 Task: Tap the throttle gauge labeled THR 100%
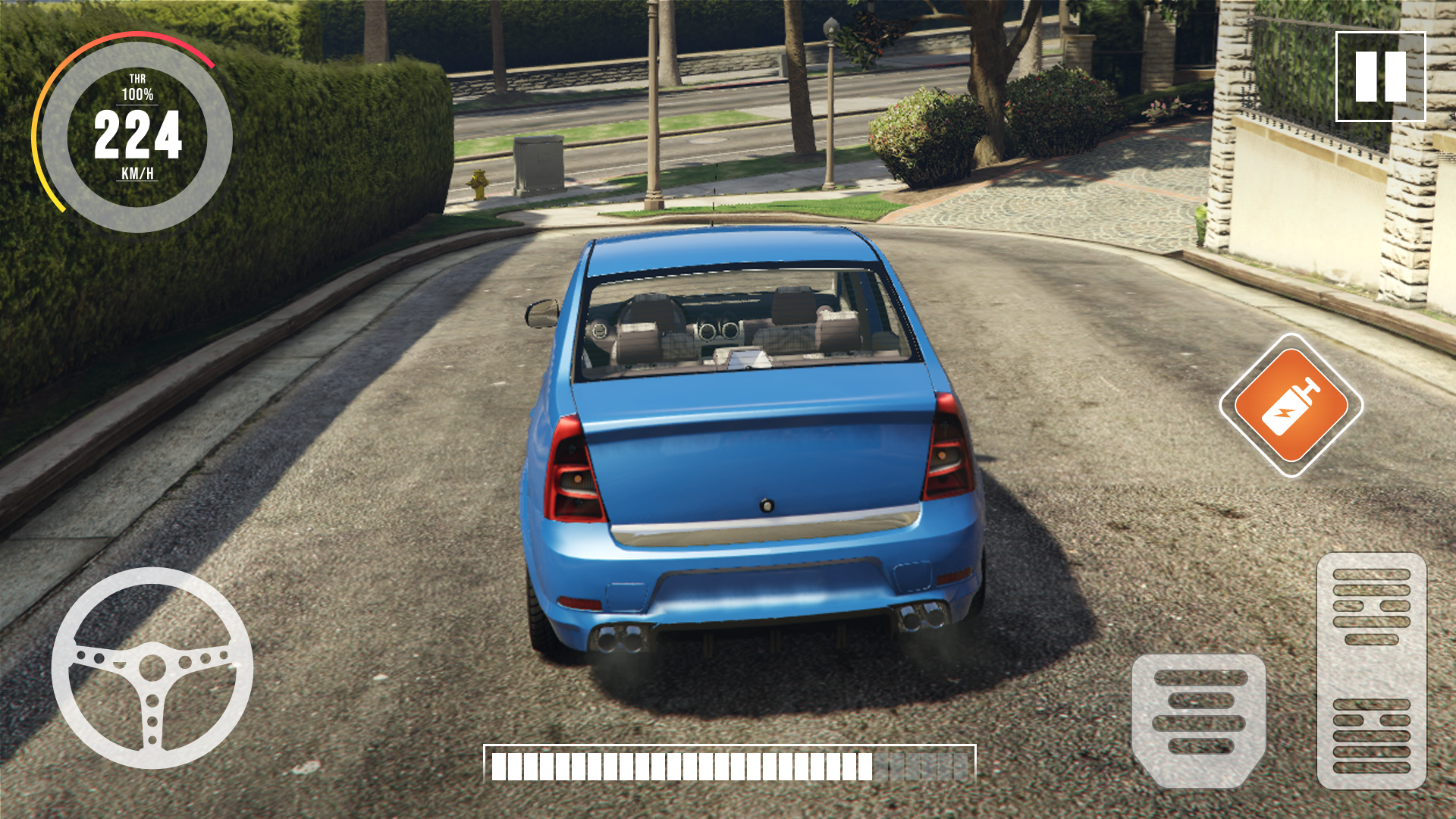click(137, 87)
